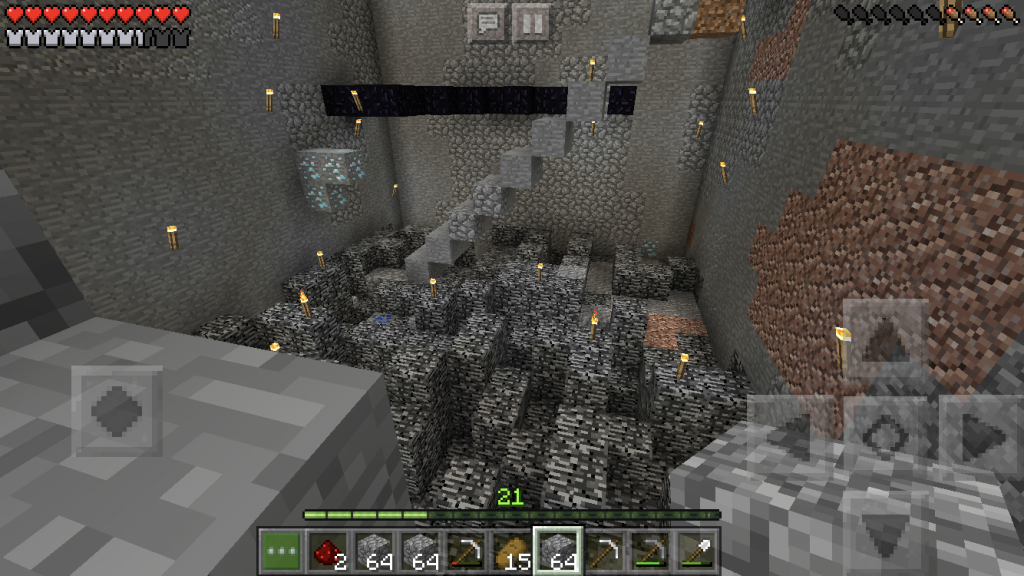Viewport: 1024px width, 576px height.
Task: Select the food stack of 15
Action: (x=511, y=552)
